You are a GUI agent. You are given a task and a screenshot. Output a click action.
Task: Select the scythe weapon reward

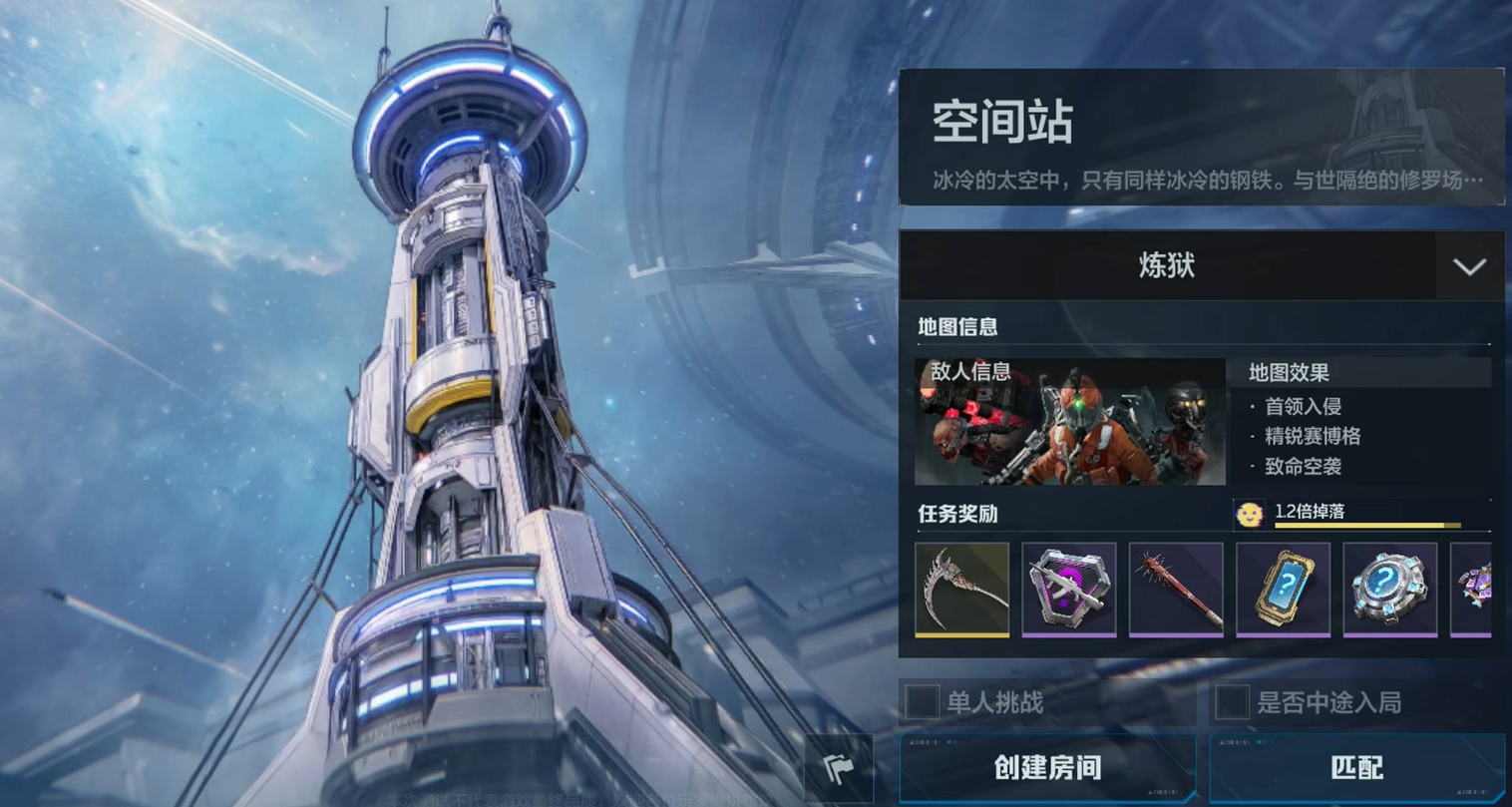pyautogui.click(x=961, y=589)
